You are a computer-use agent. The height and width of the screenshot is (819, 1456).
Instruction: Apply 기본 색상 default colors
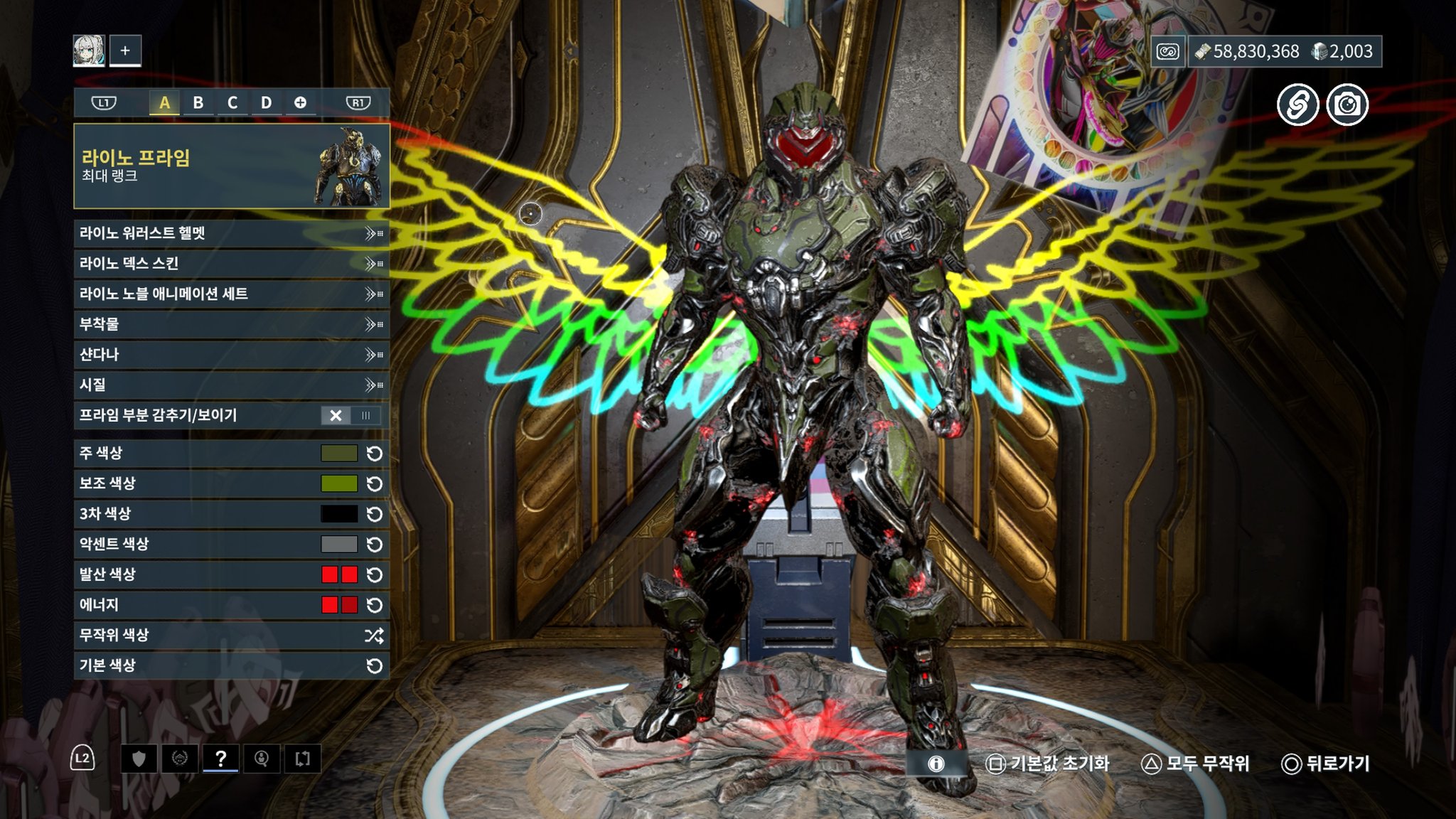pos(231,665)
